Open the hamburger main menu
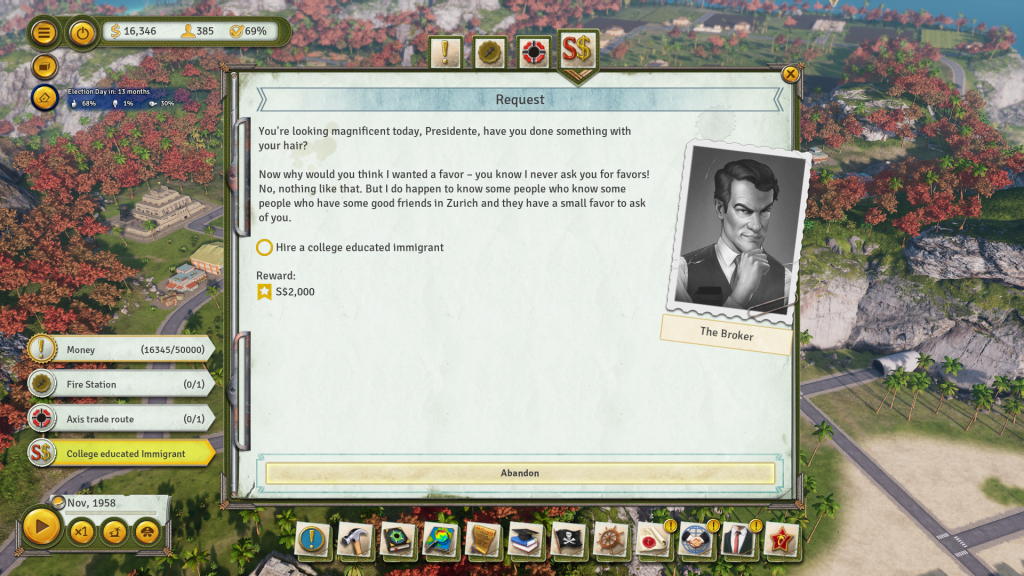 (x=44, y=32)
